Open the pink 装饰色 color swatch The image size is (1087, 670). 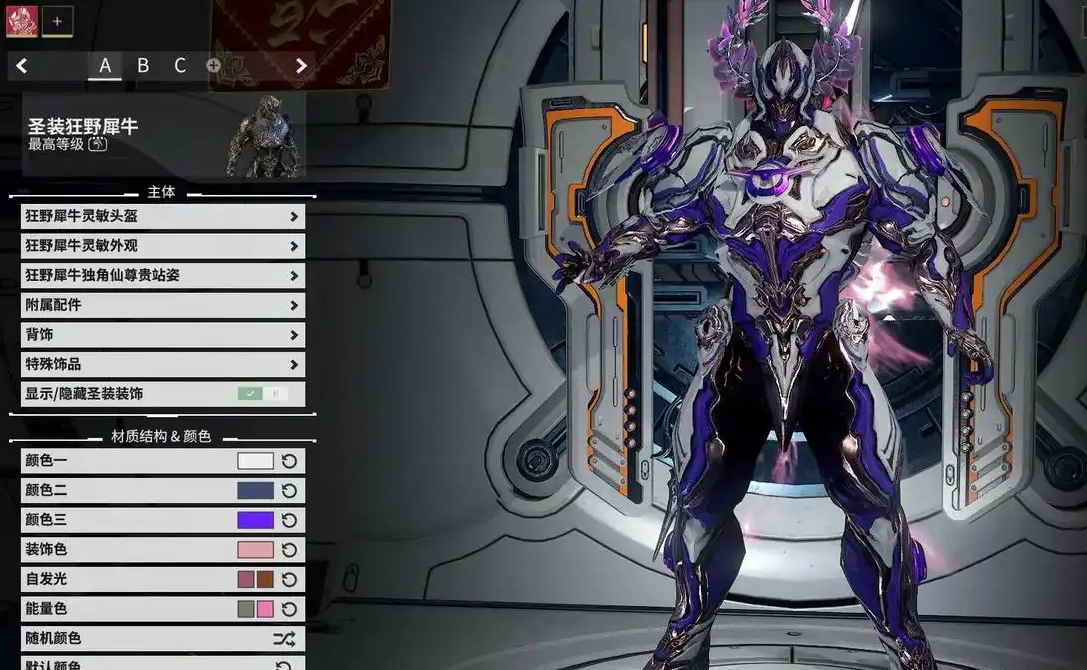(x=255, y=550)
